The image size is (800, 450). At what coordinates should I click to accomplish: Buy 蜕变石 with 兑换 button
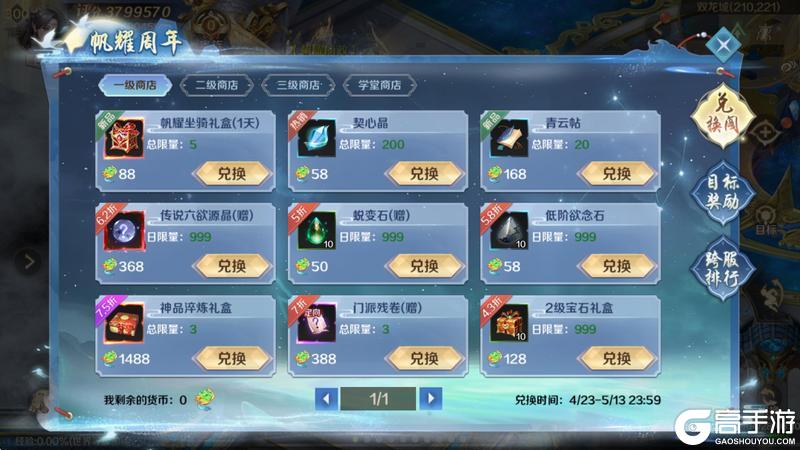(424, 266)
